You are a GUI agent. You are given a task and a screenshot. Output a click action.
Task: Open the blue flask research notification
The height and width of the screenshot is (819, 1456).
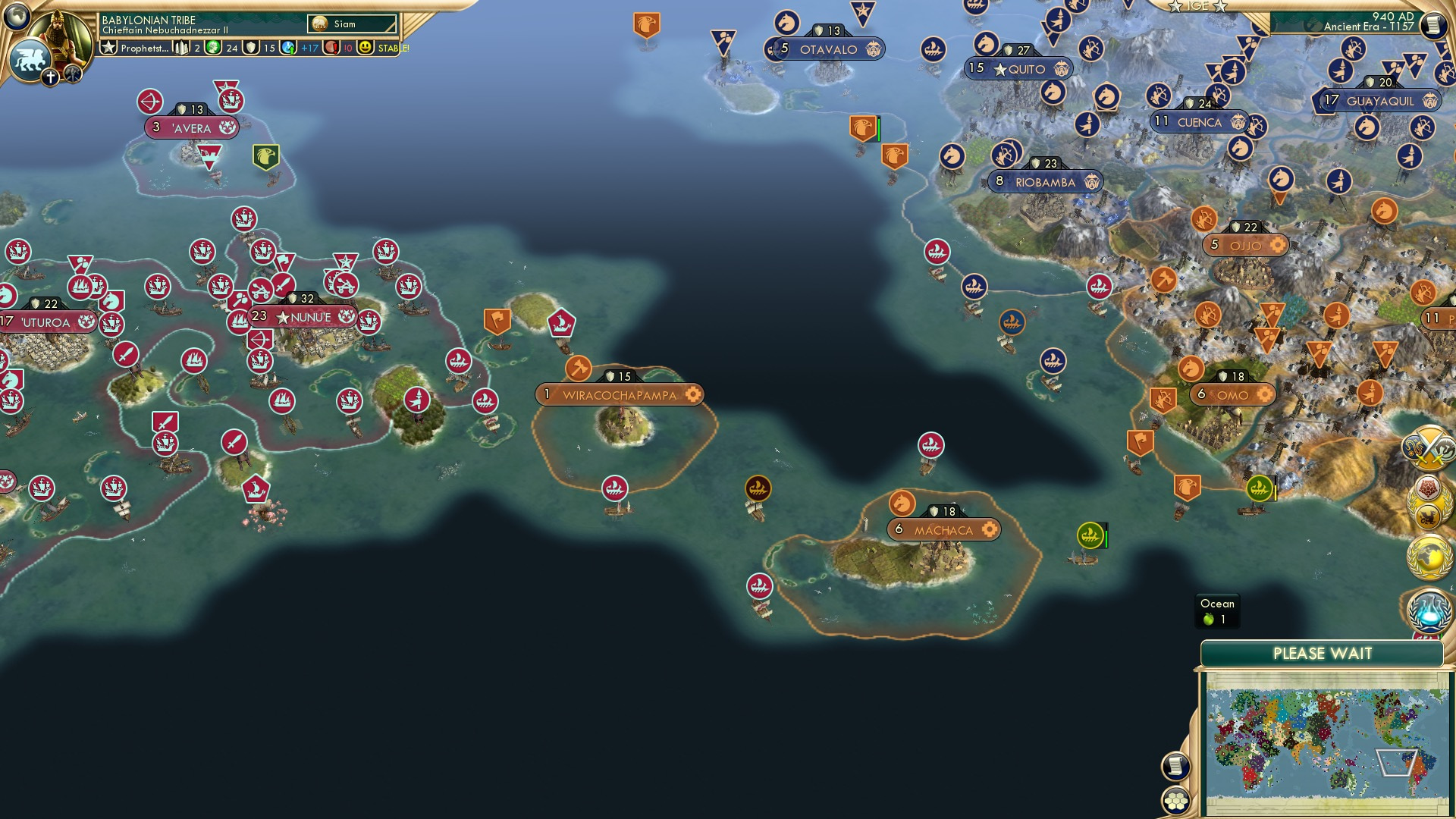pyautogui.click(x=1429, y=611)
